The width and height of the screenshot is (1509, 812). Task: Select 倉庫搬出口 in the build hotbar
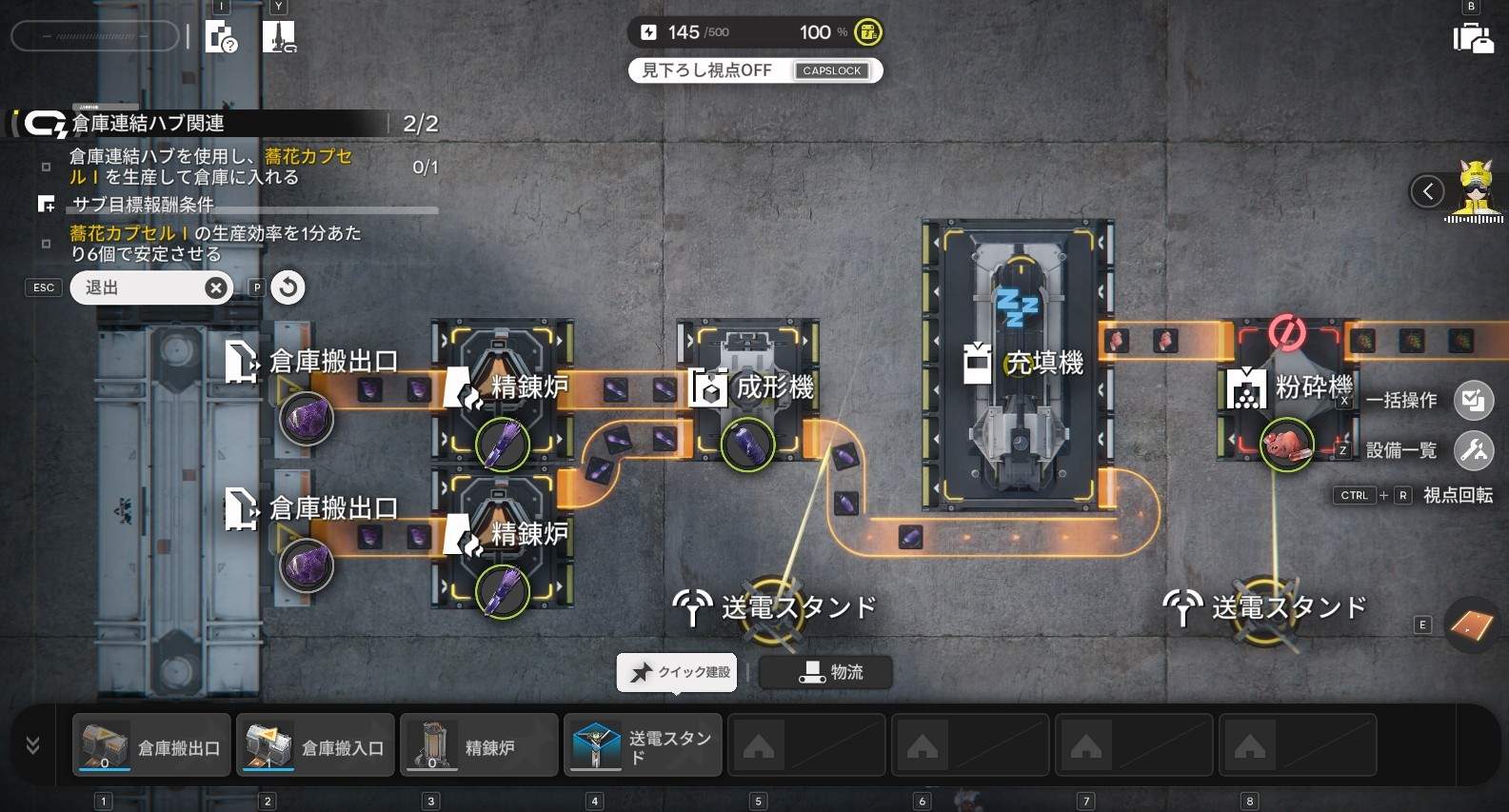152,746
